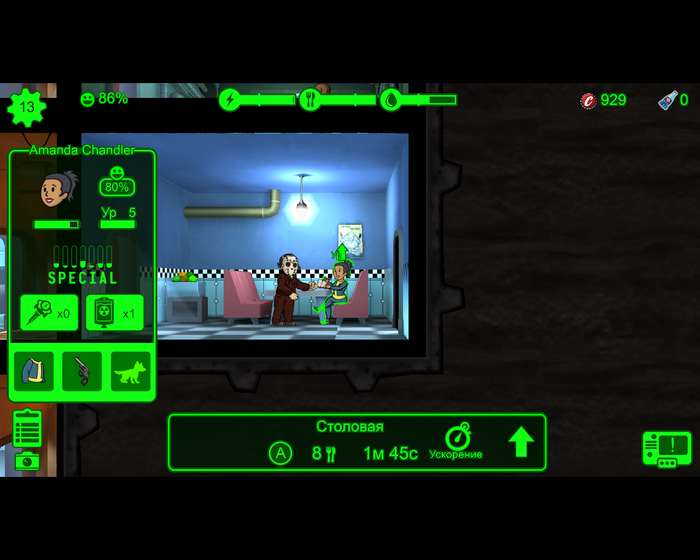Screen dimensions: 700x560
Task: Open the revolver weapon slot
Action: pyautogui.click(x=82, y=371)
